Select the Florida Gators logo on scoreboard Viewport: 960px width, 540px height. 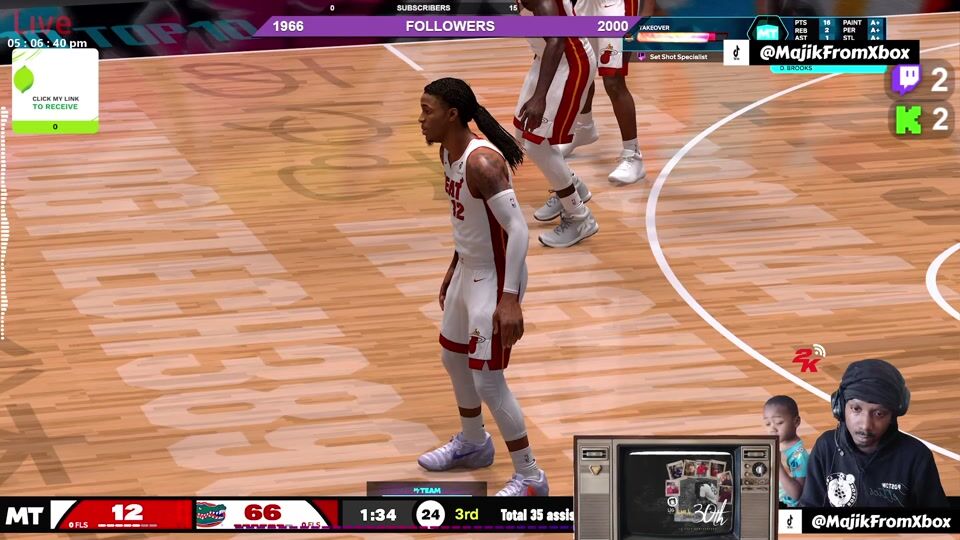click(x=211, y=514)
